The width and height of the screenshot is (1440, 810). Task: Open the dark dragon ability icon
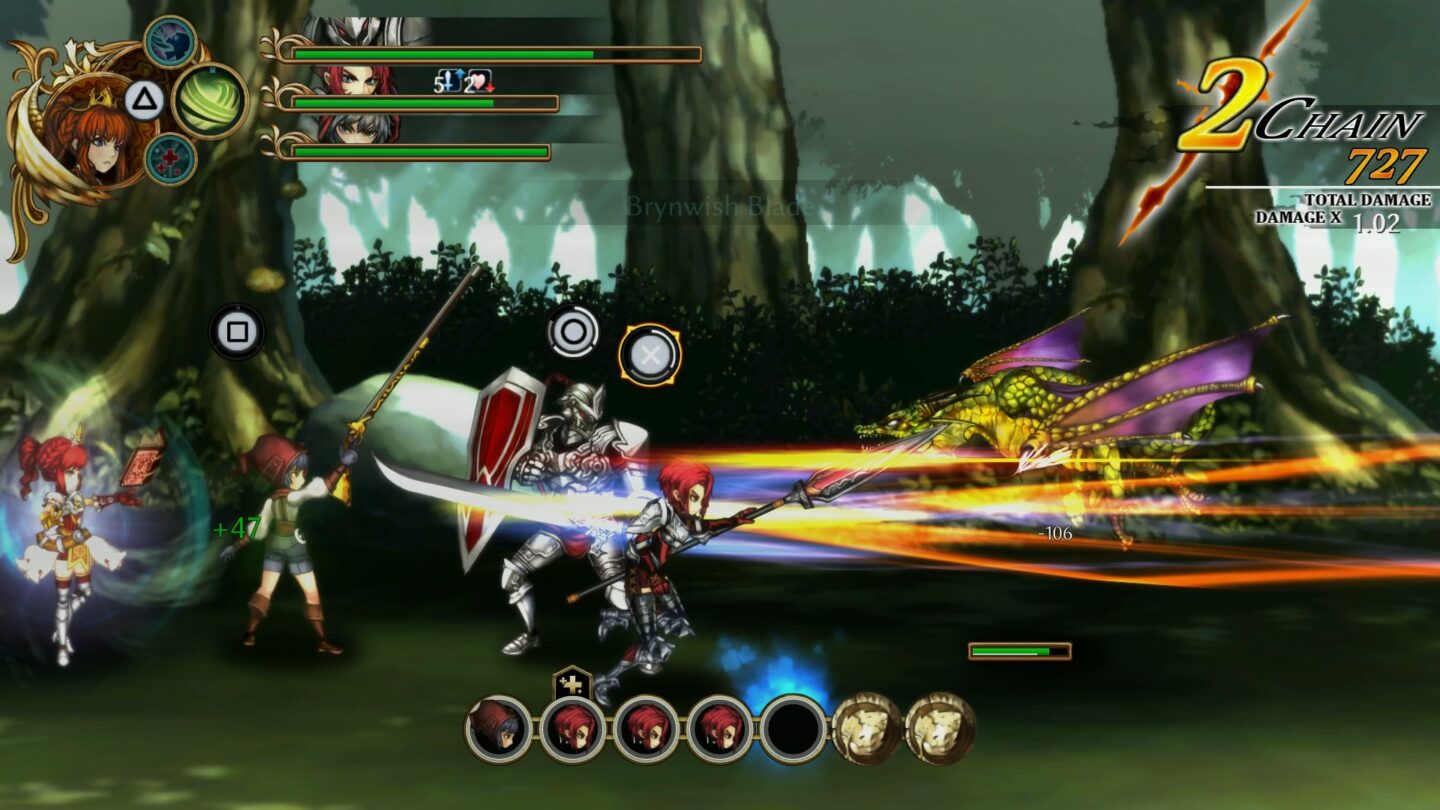tap(170, 42)
